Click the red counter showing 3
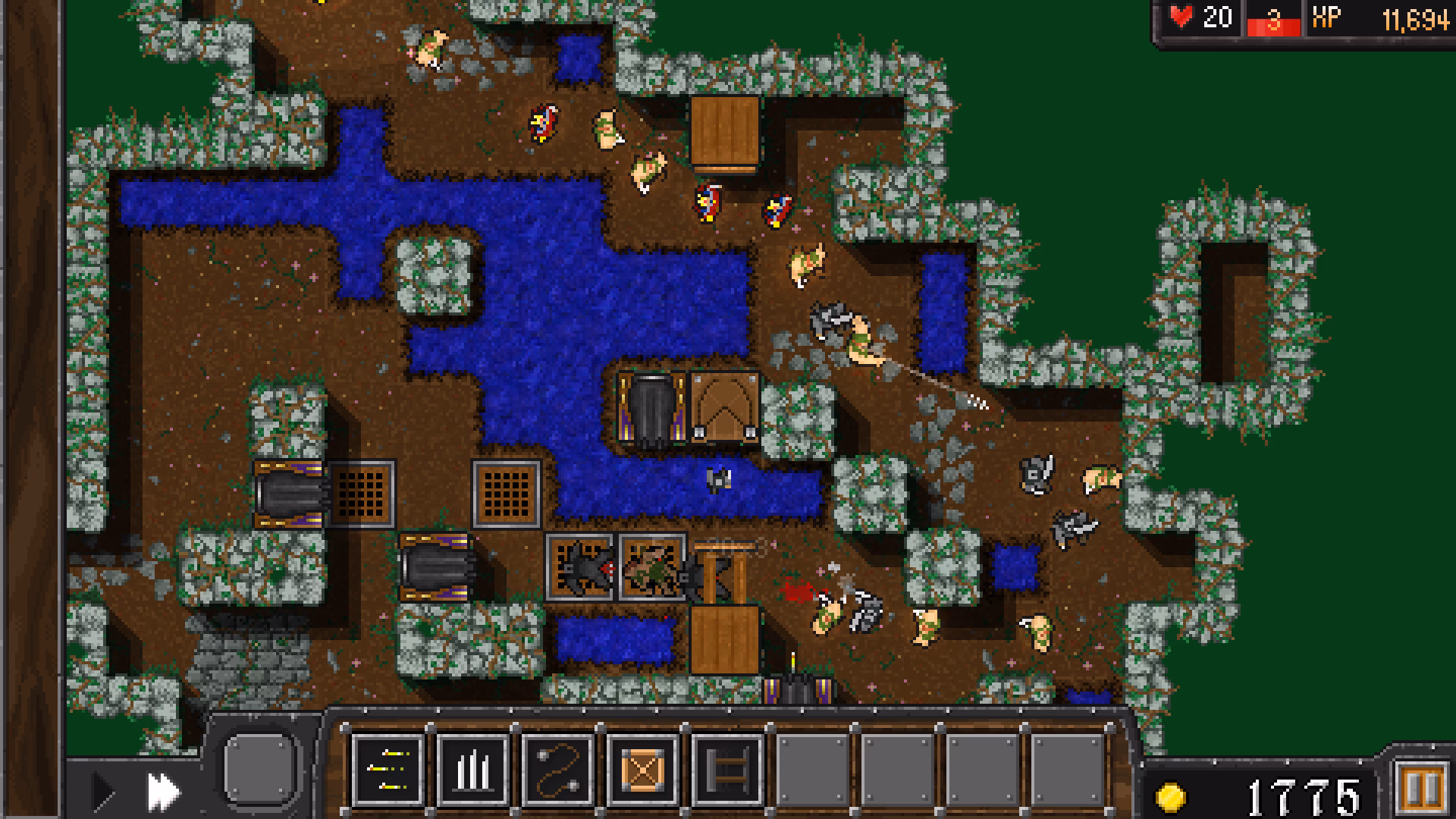 [x=1275, y=20]
